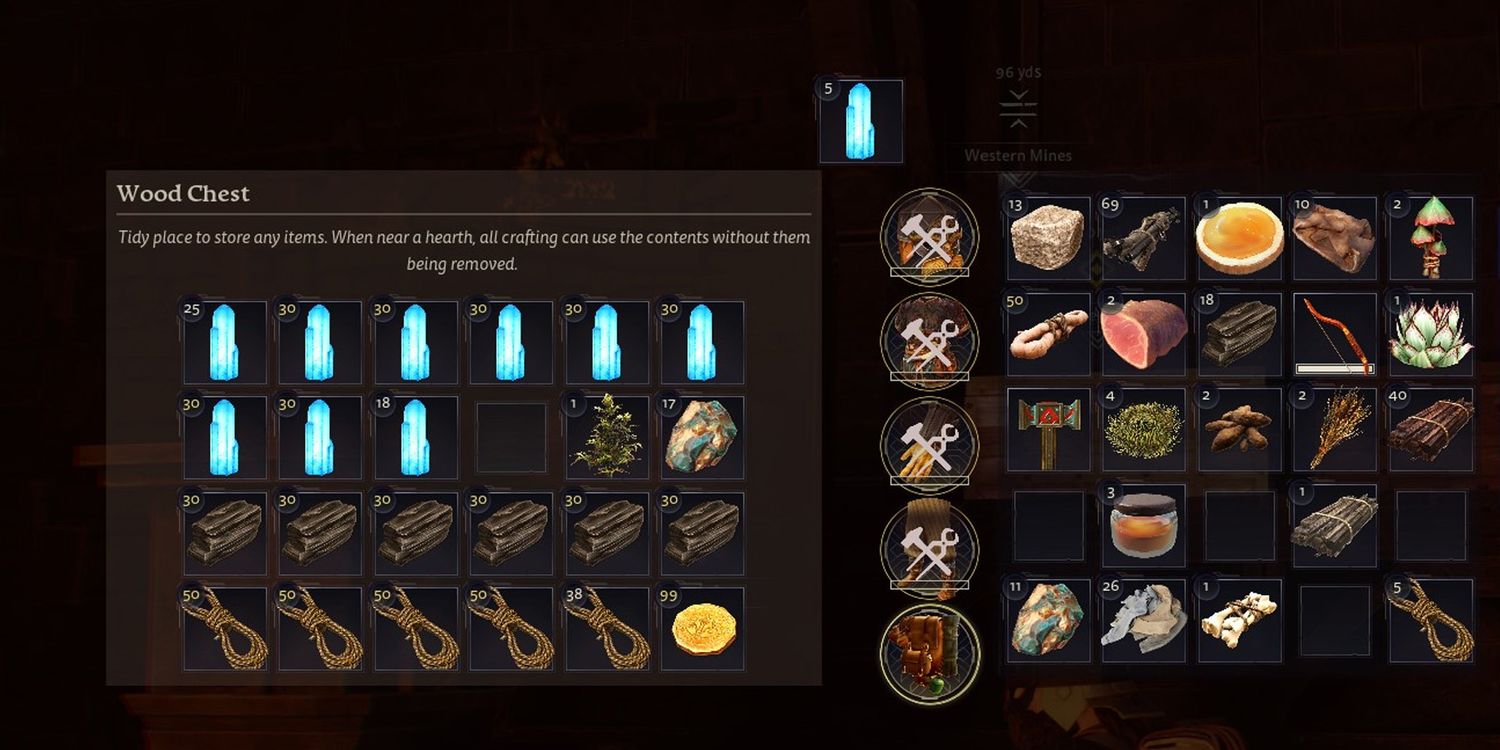Select the raw meat in backpack
The height and width of the screenshot is (750, 1500).
[x=1143, y=334]
